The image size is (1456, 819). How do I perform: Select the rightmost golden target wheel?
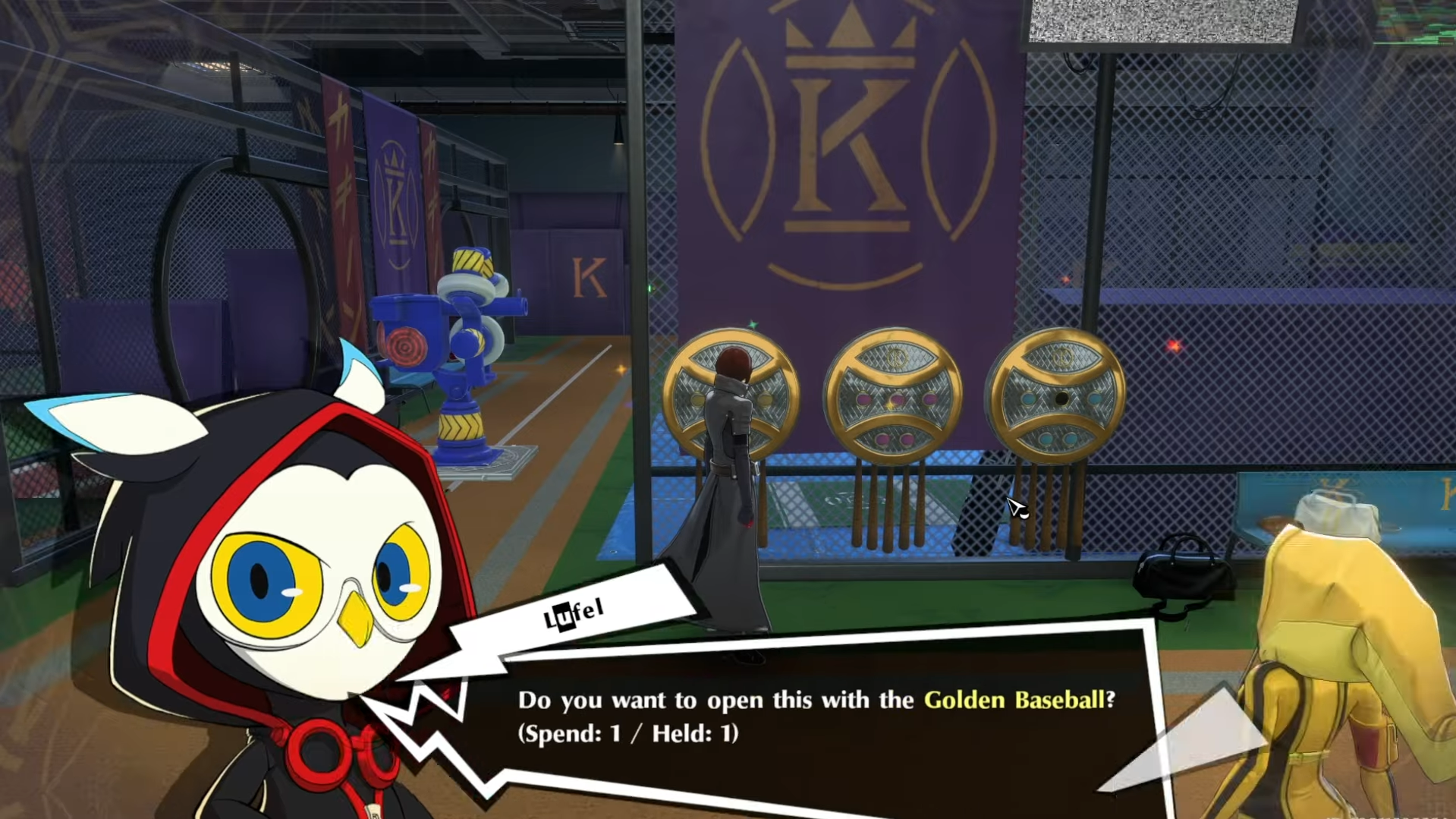tap(1058, 395)
